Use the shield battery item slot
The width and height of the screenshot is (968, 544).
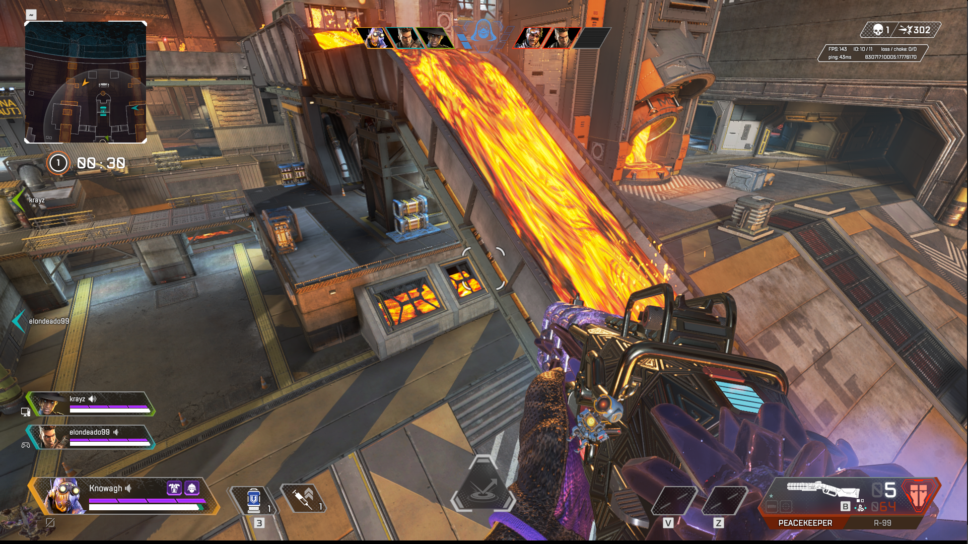click(252, 498)
